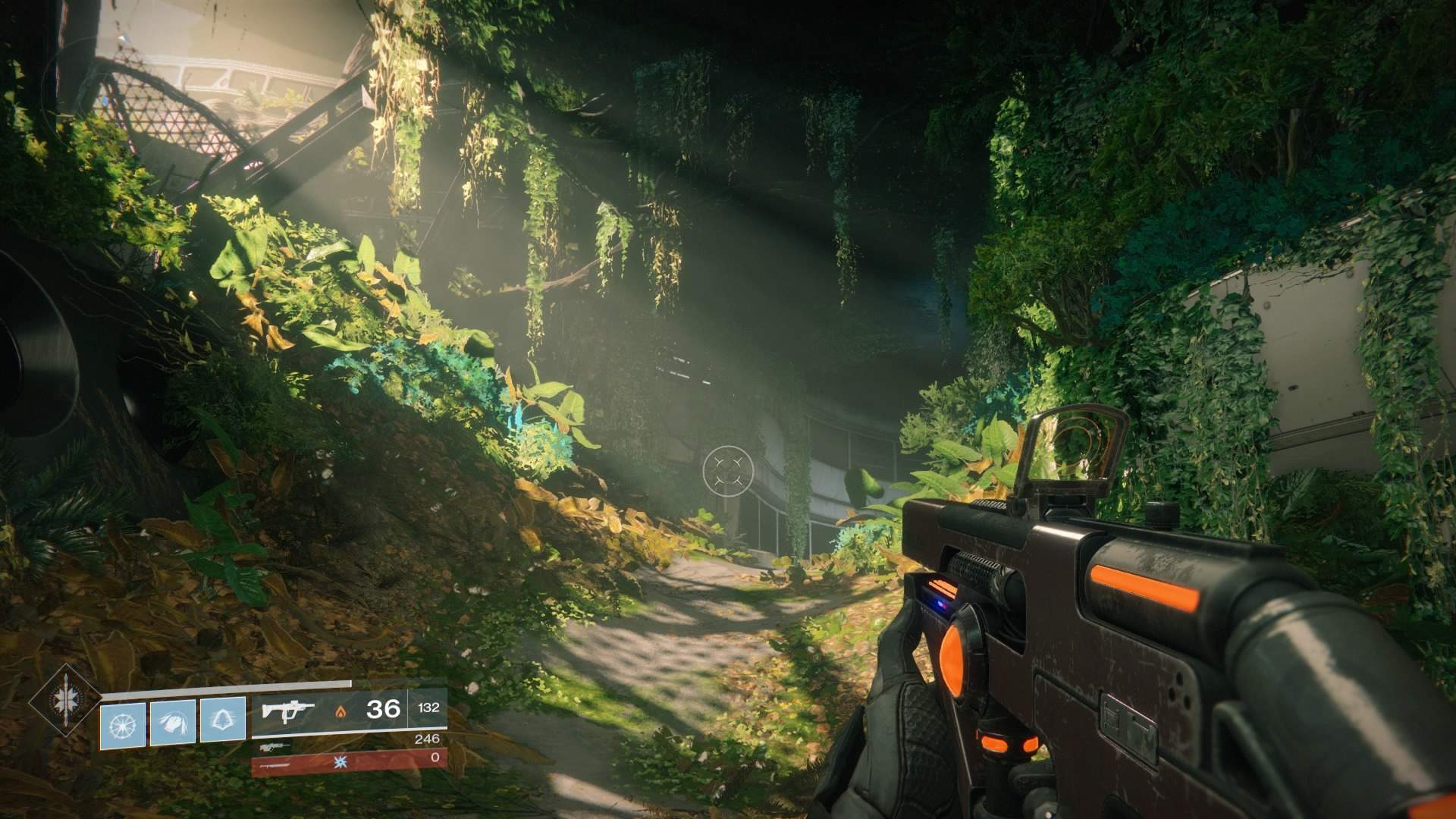Switch to the secondary weapon icon
Viewport: 1456px width, 819px height.
click(275, 747)
